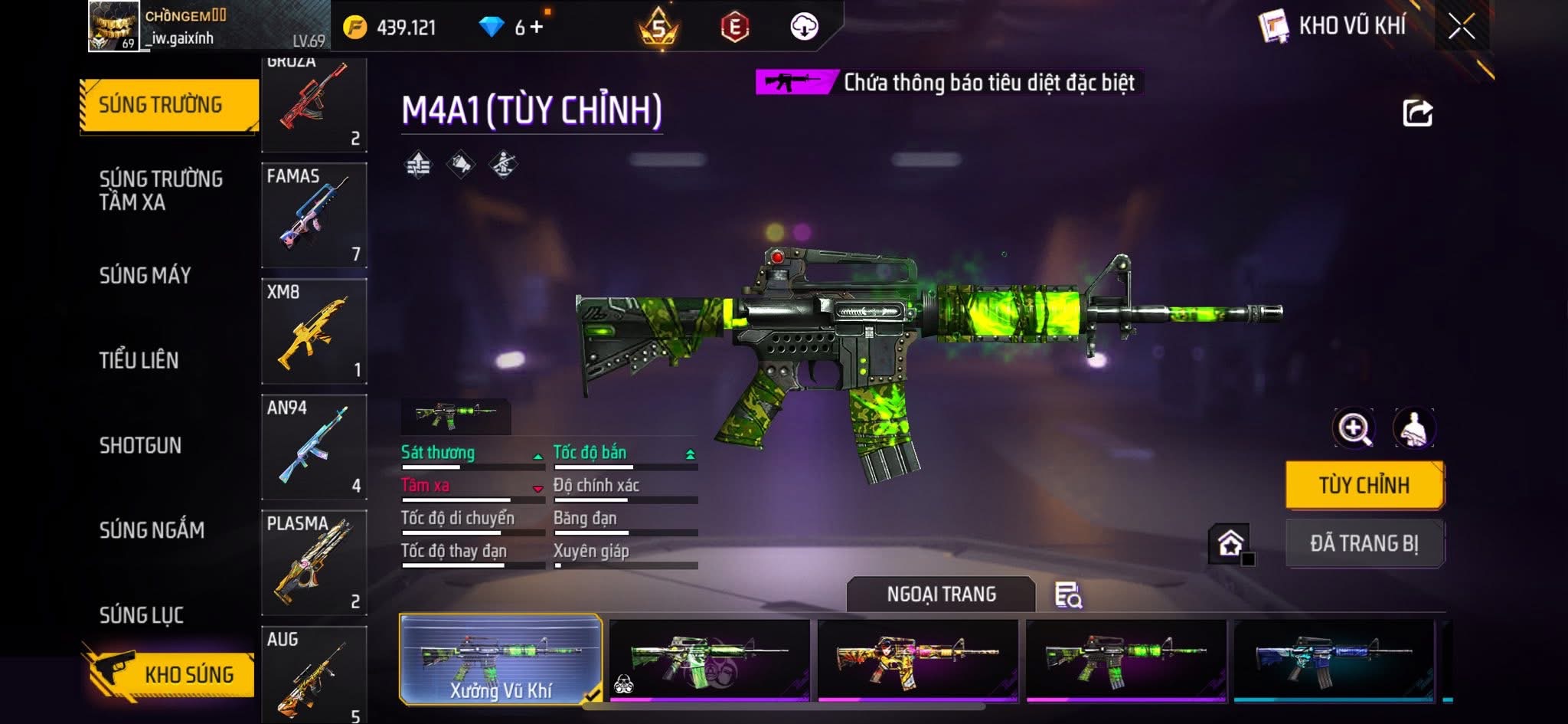Select the Súng Trường Tầm Xa category
This screenshot has height=724, width=1568.
point(161,190)
